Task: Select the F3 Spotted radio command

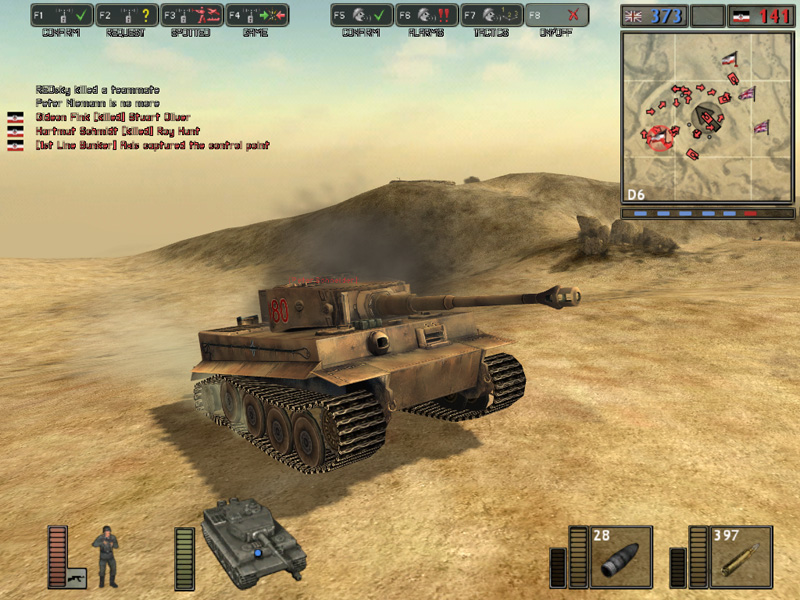Action: coord(191,15)
